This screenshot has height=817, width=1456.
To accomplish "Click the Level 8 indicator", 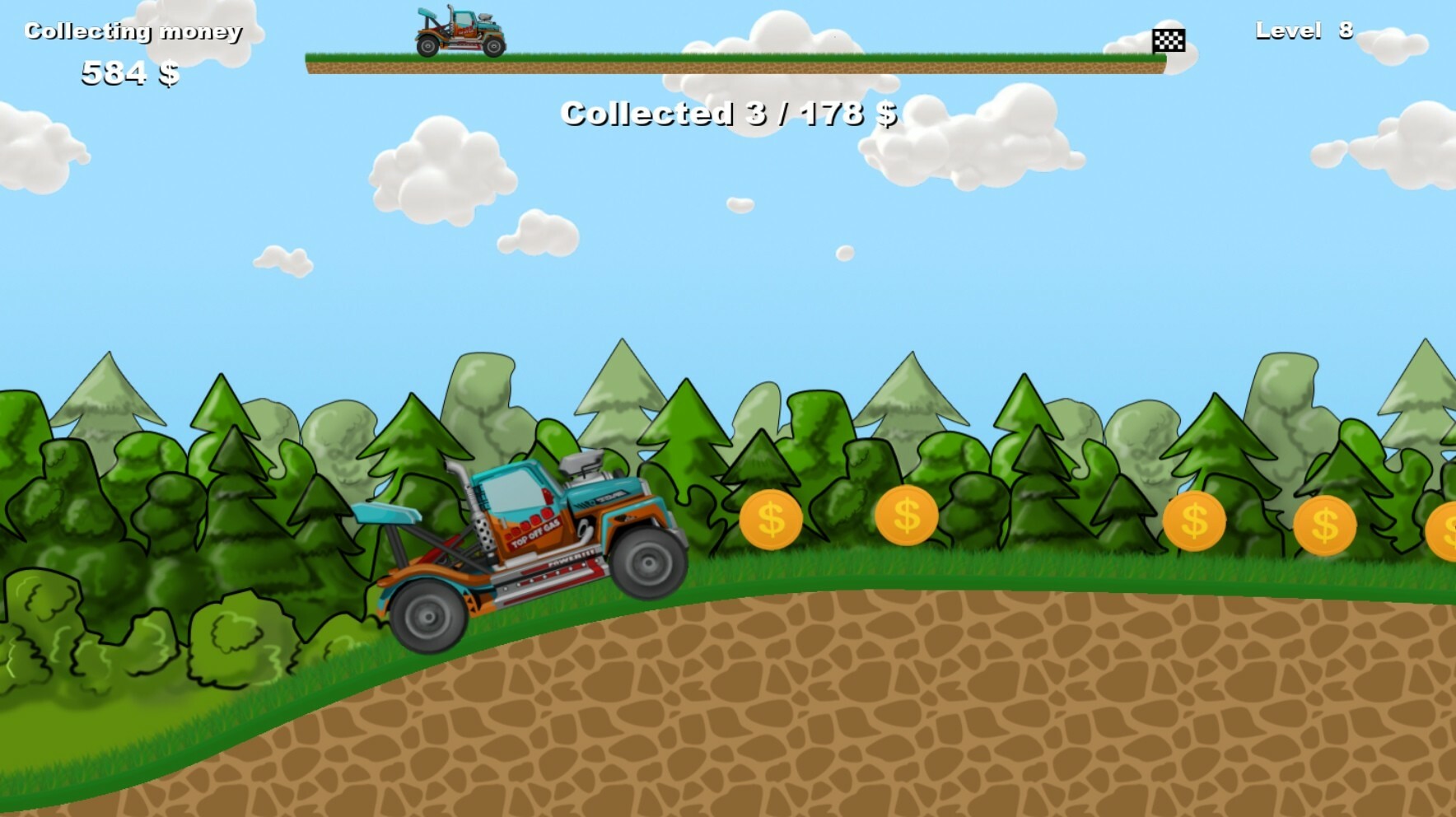I will coord(1304,30).
